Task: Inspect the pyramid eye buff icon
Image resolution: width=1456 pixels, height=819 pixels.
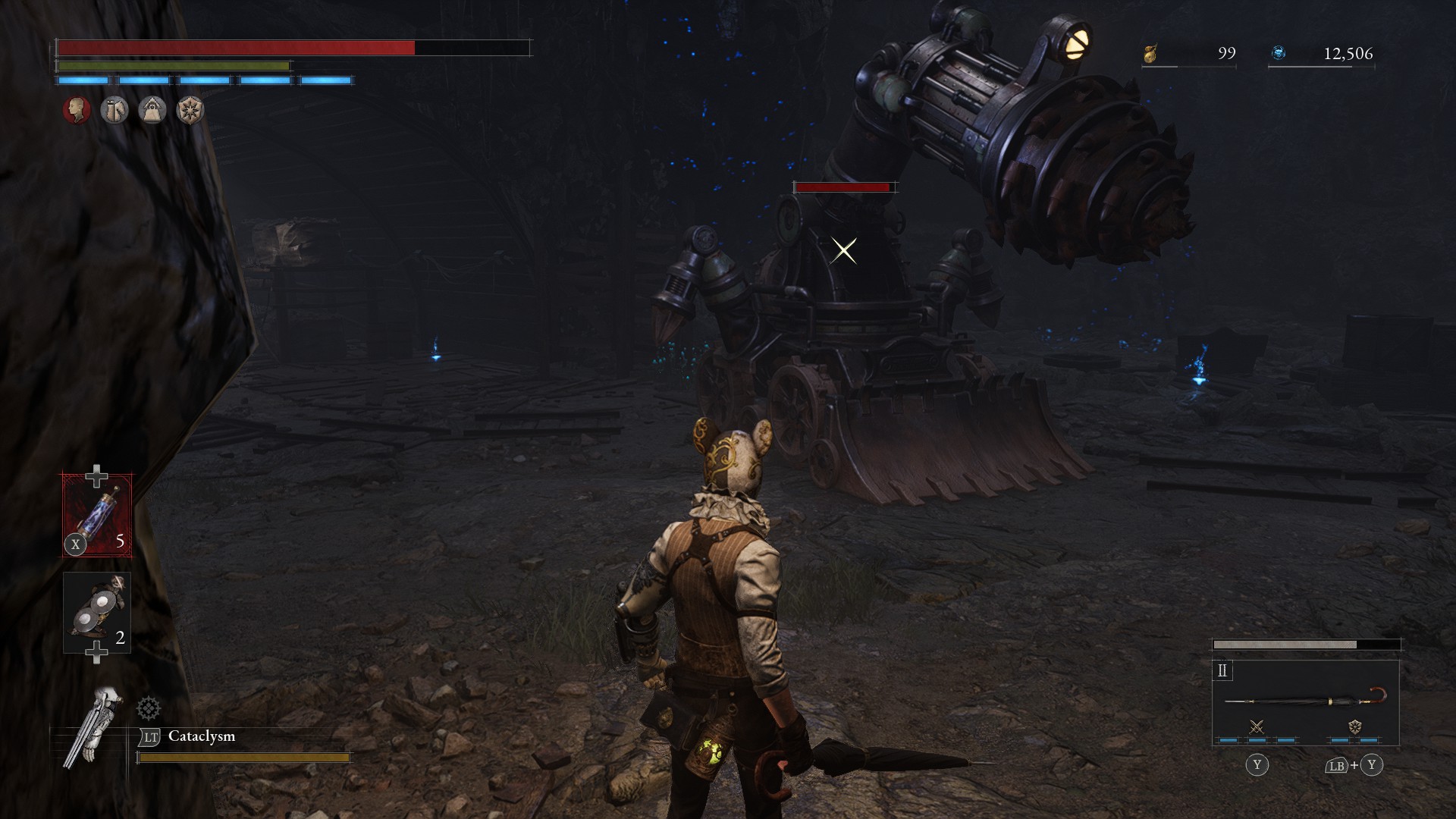Action: point(152,111)
